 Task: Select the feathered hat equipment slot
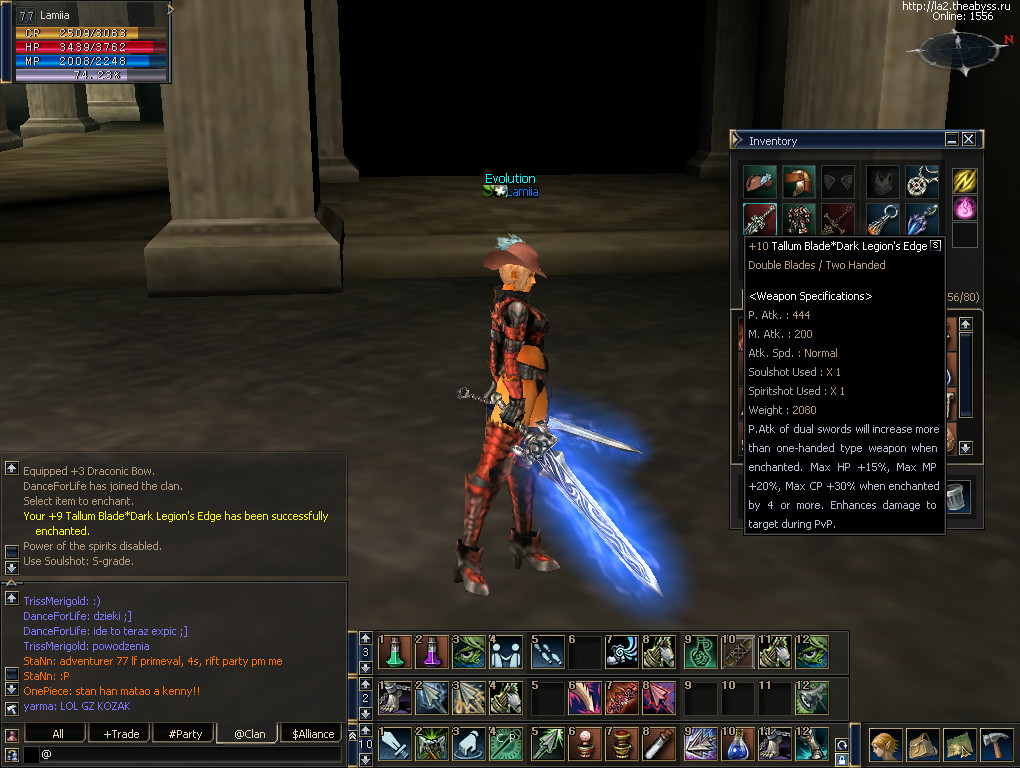pos(759,182)
